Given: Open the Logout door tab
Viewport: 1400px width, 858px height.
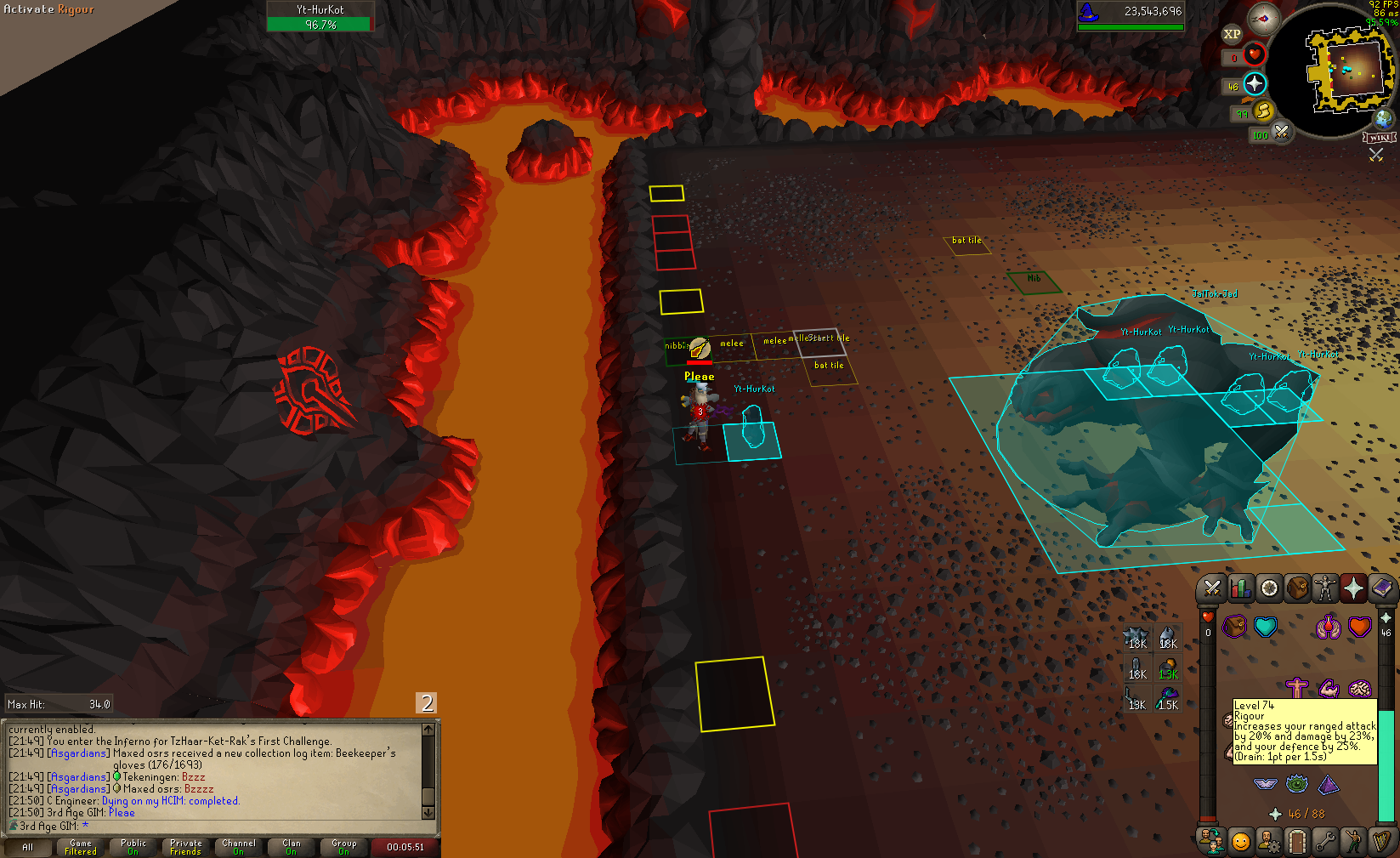Looking at the screenshot, I should [x=1296, y=842].
